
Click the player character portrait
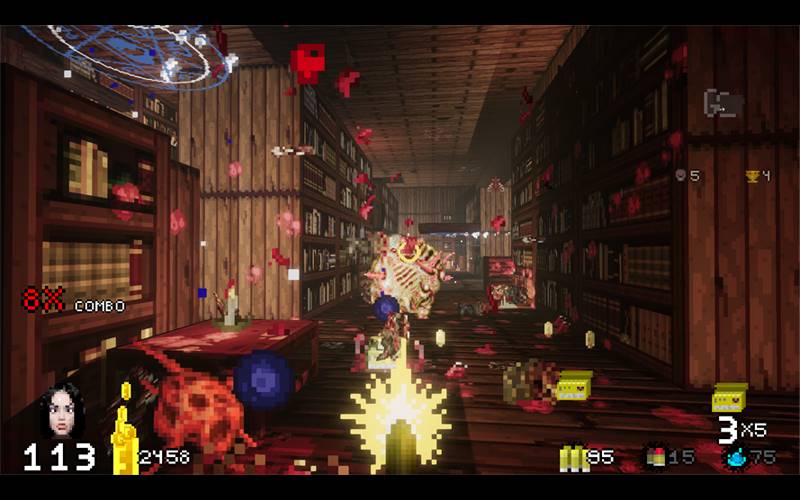pos(61,411)
